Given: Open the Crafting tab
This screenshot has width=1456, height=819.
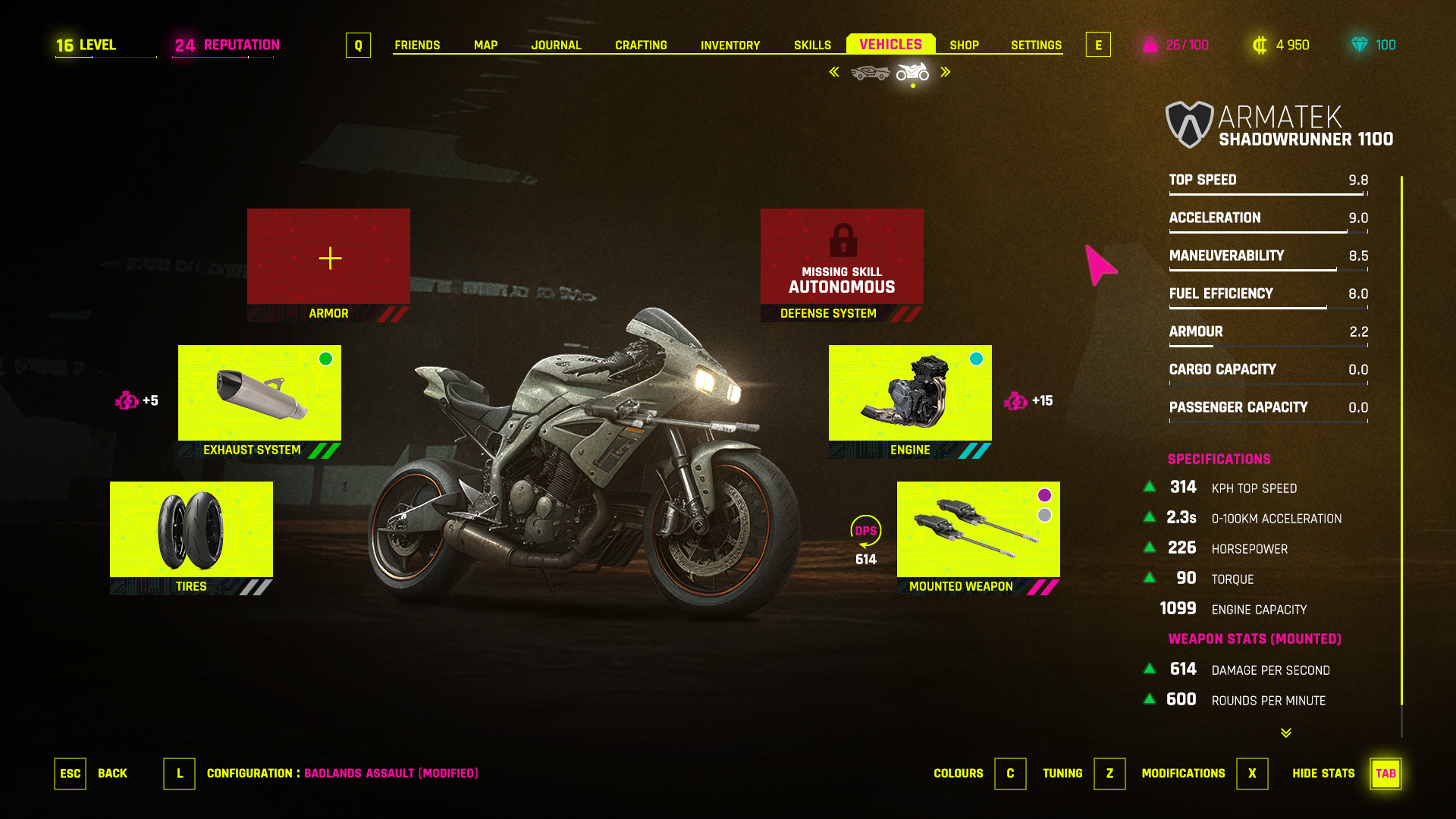Looking at the screenshot, I should click(x=641, y=45).
